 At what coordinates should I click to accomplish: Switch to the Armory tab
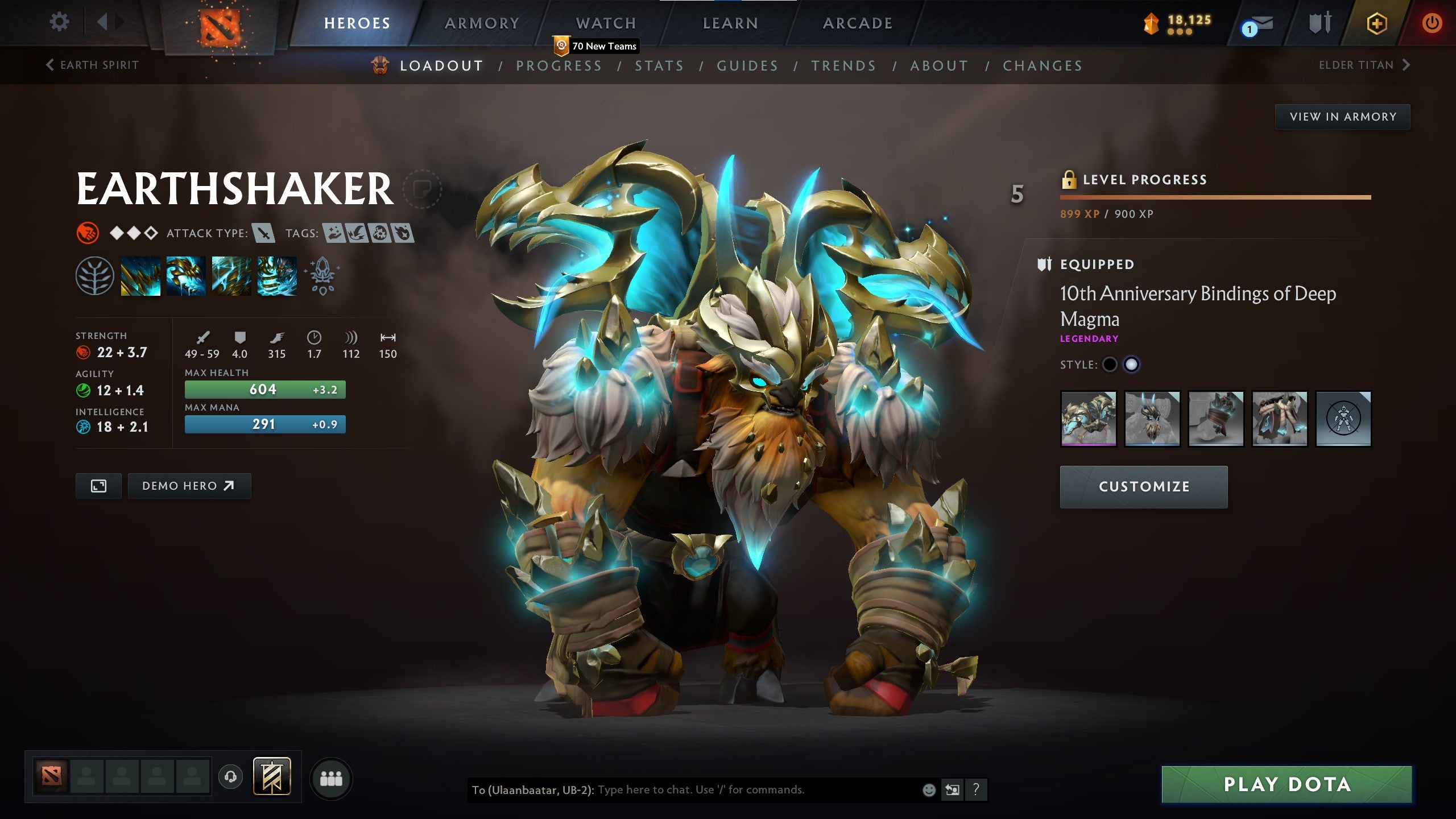(482, 23)
